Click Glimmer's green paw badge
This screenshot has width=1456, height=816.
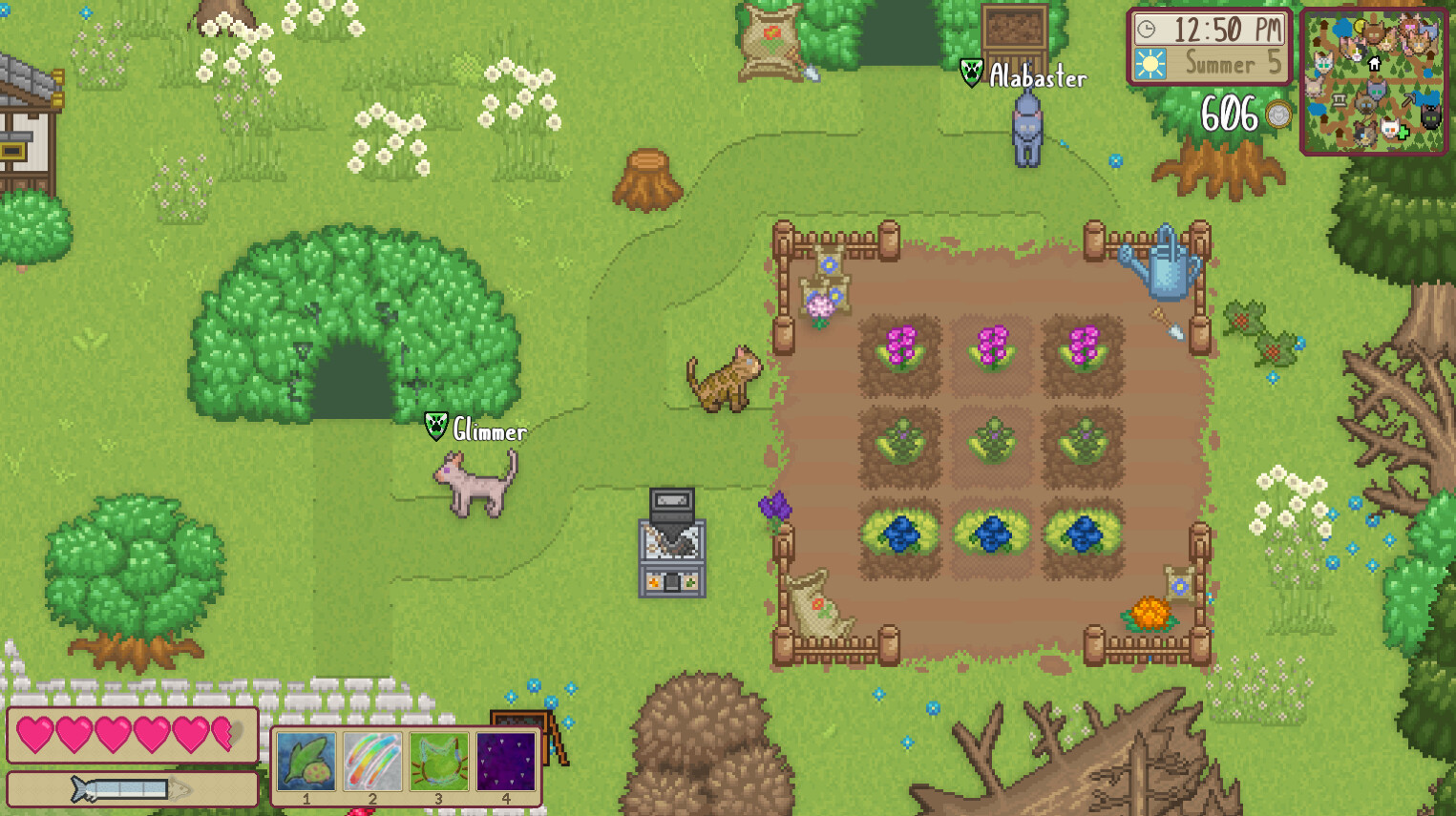pos(434,424)
